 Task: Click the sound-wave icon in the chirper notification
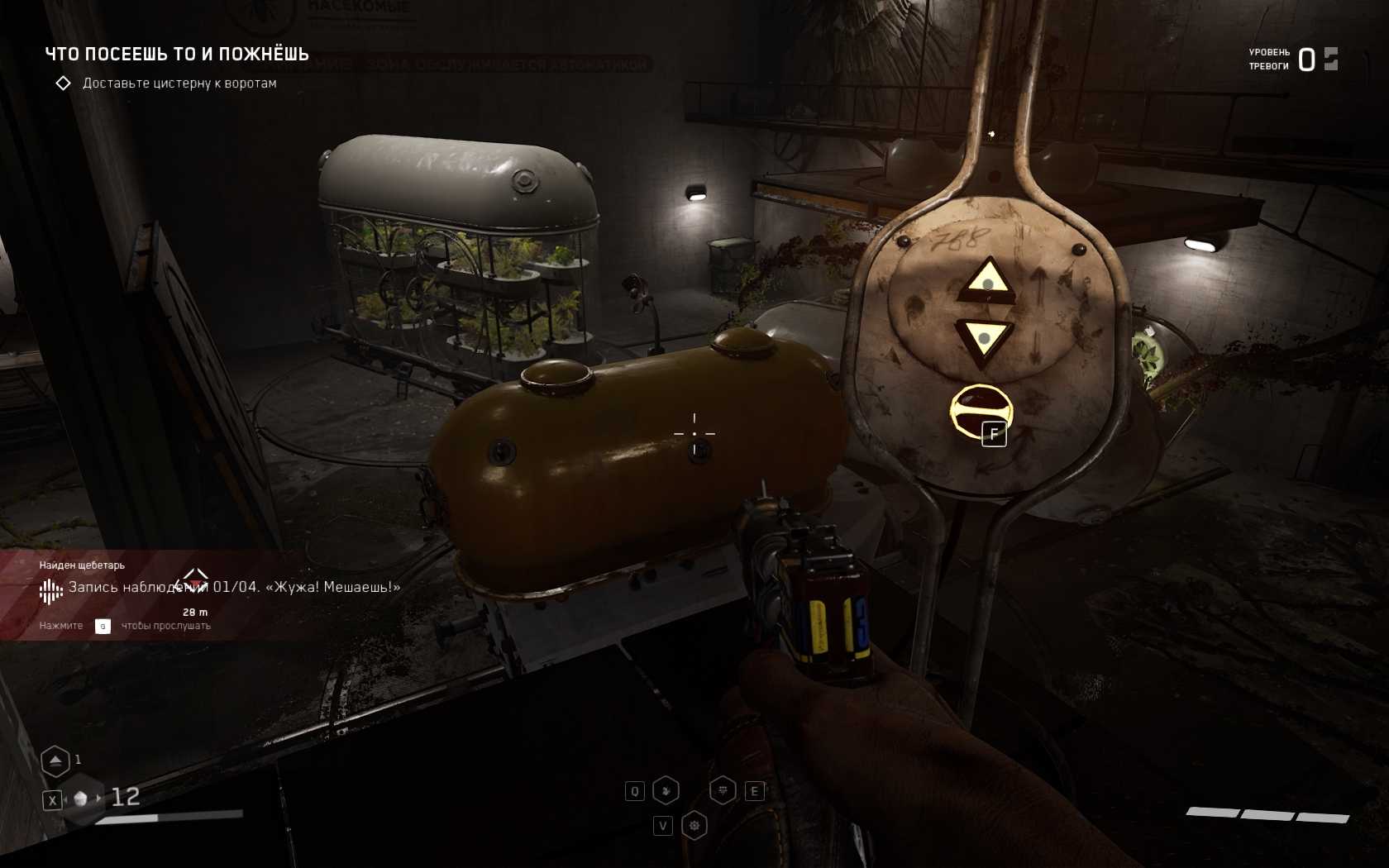(51, 590)
